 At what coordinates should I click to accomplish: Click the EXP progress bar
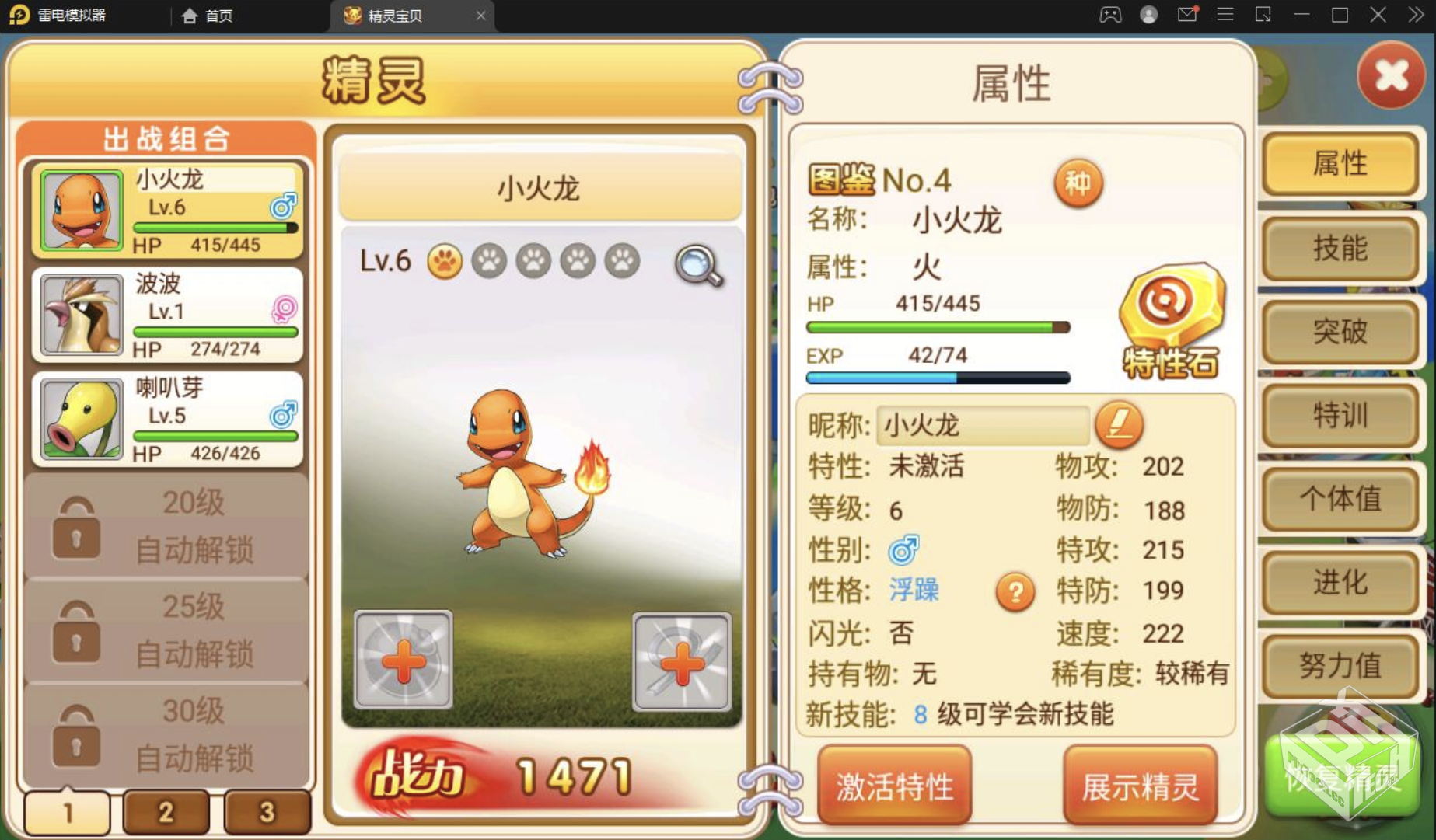[937, 377]
